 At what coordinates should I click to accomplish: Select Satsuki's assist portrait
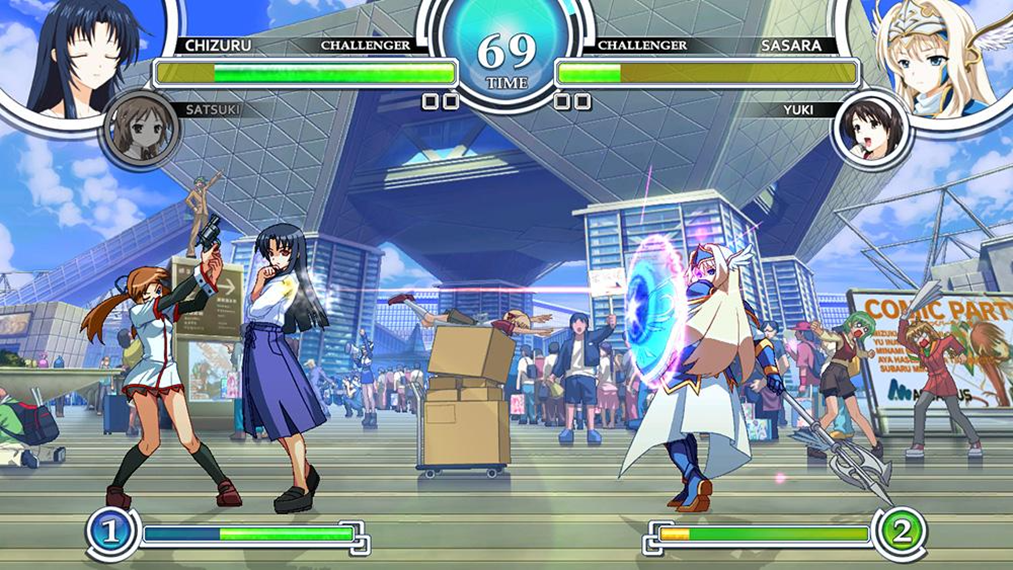142,131
